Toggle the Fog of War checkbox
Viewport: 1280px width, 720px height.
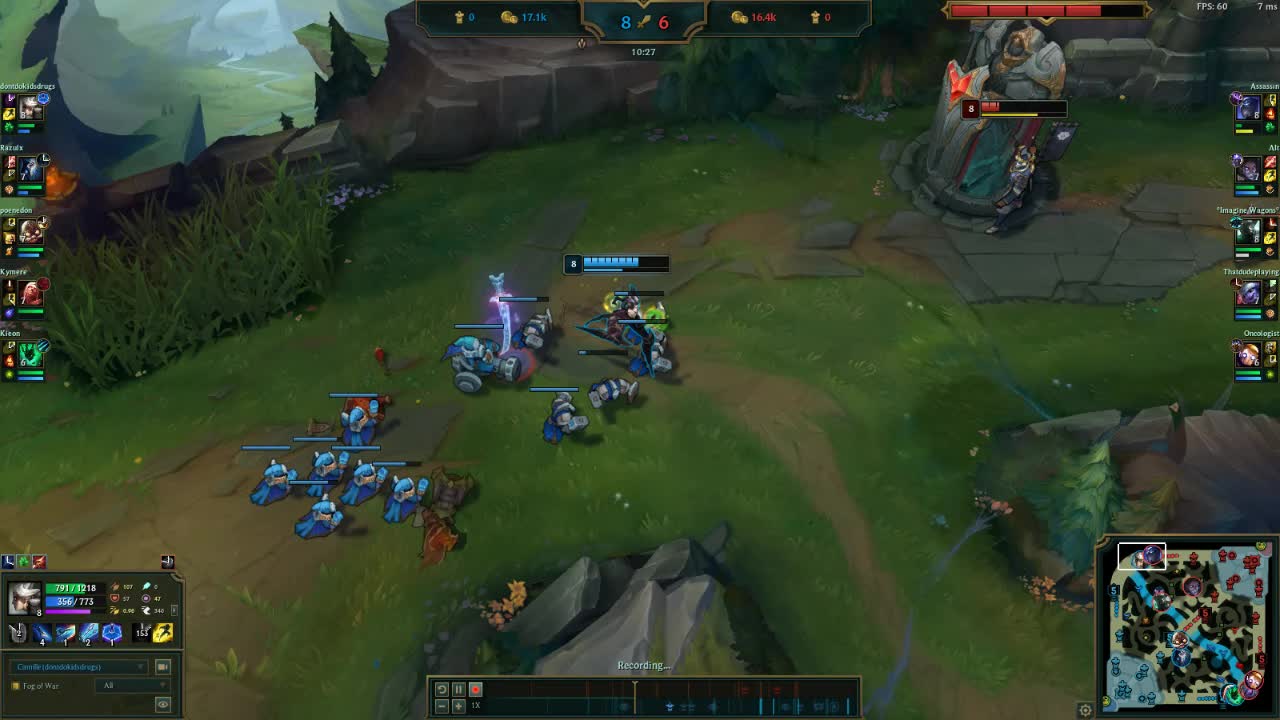click(x=16, y=685)
